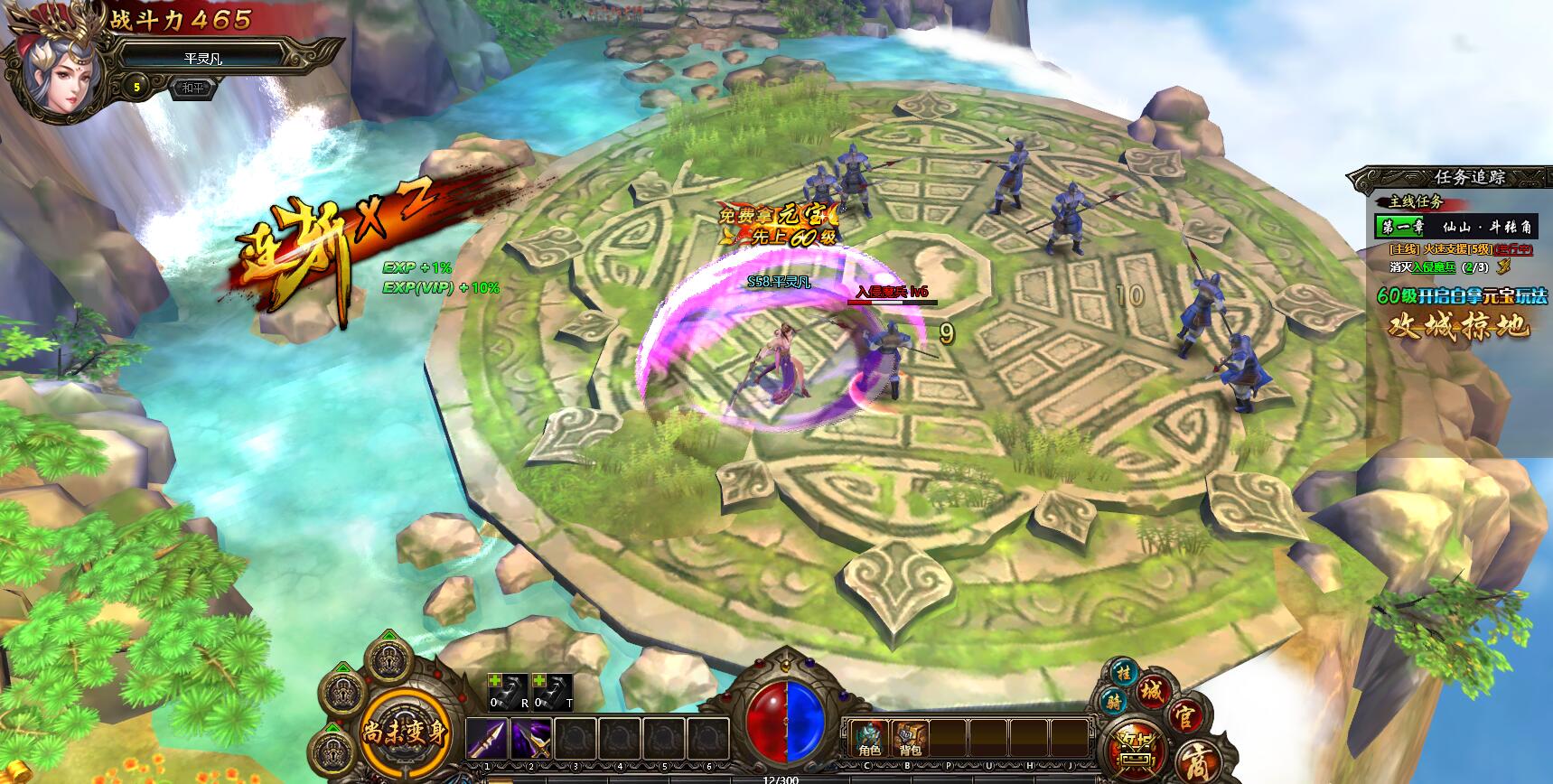Open the 角色 character panel
This screenshot has width=1553, height=784.
tap(867, 738)
